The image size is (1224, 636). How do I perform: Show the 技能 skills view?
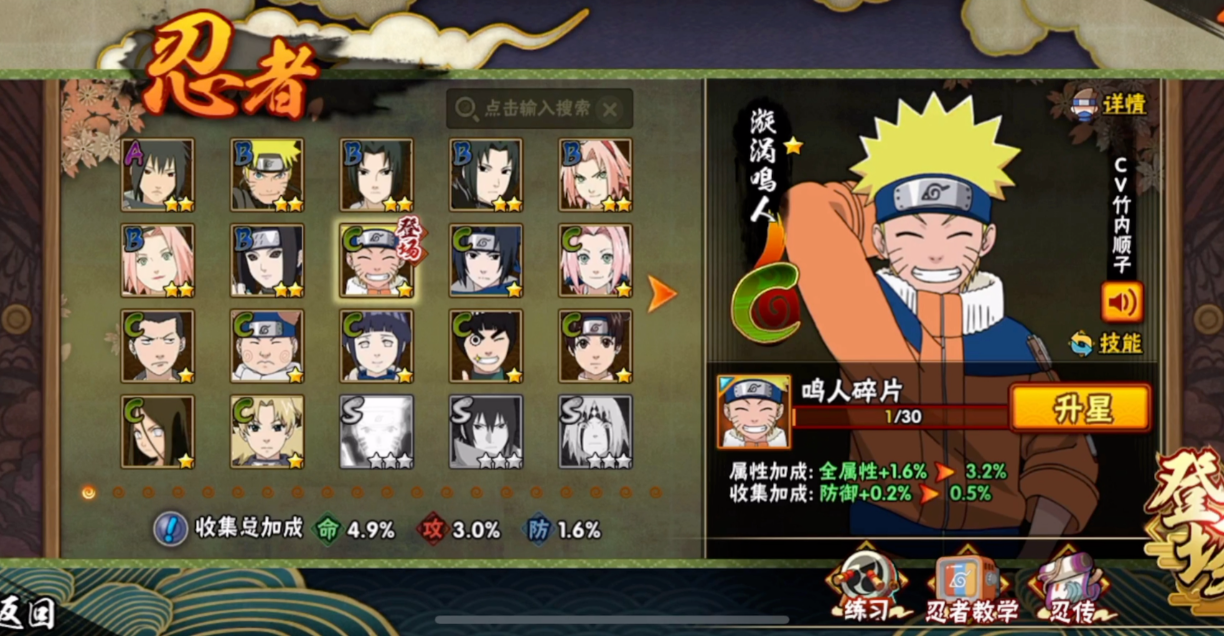(x=1107, y=343)
